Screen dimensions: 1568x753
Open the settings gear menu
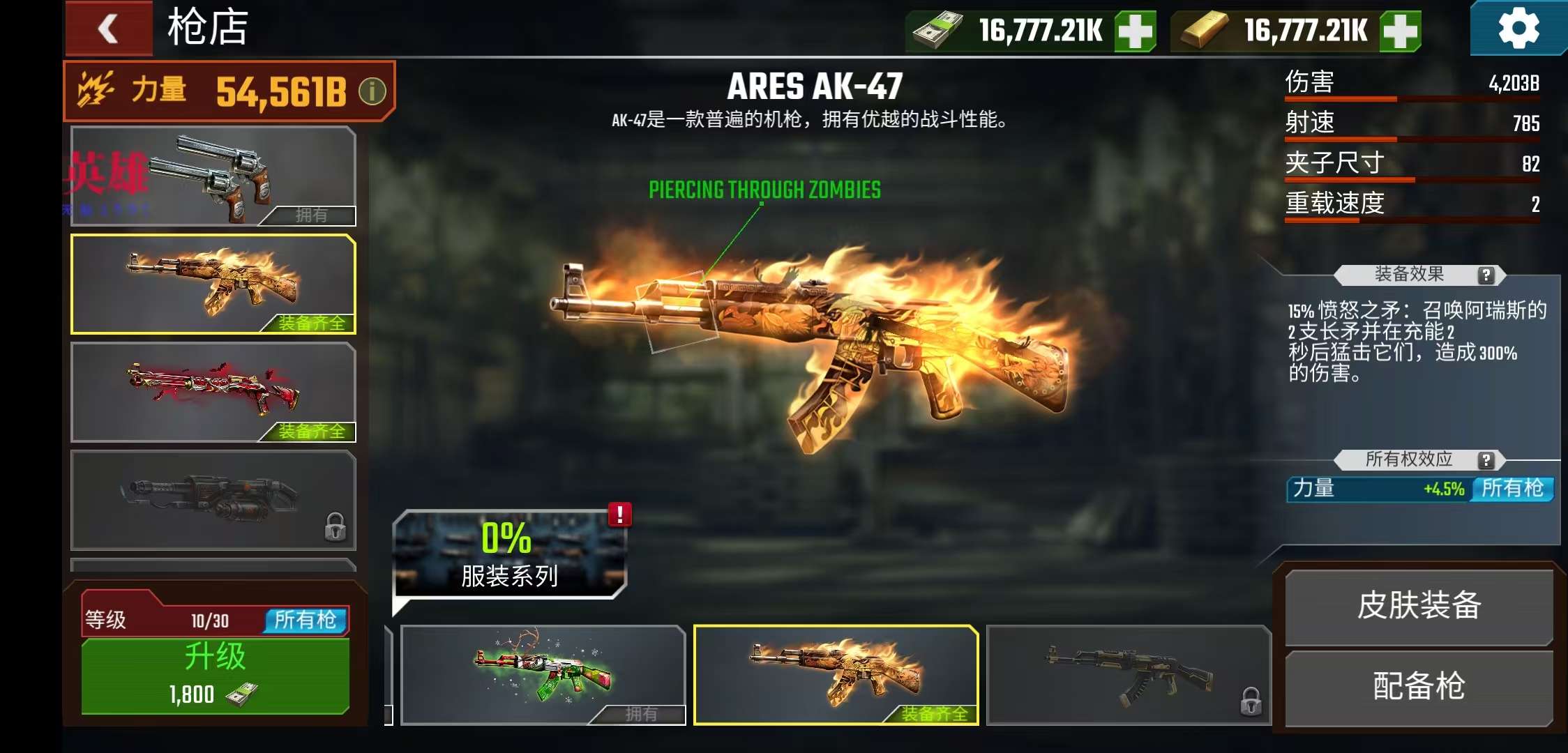click(x=1518, y=29)
